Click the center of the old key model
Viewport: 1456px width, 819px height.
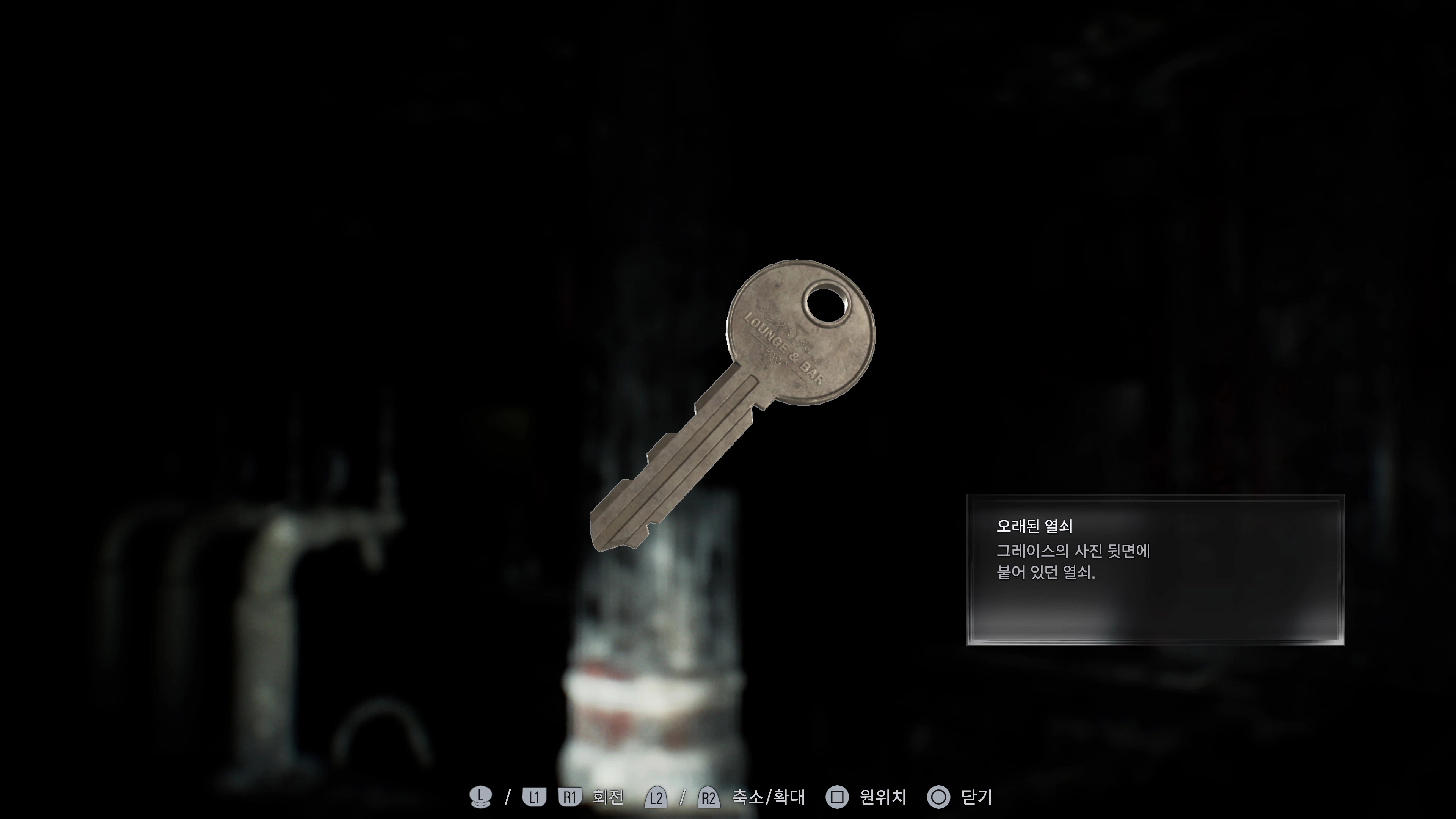tap(735, 407)
